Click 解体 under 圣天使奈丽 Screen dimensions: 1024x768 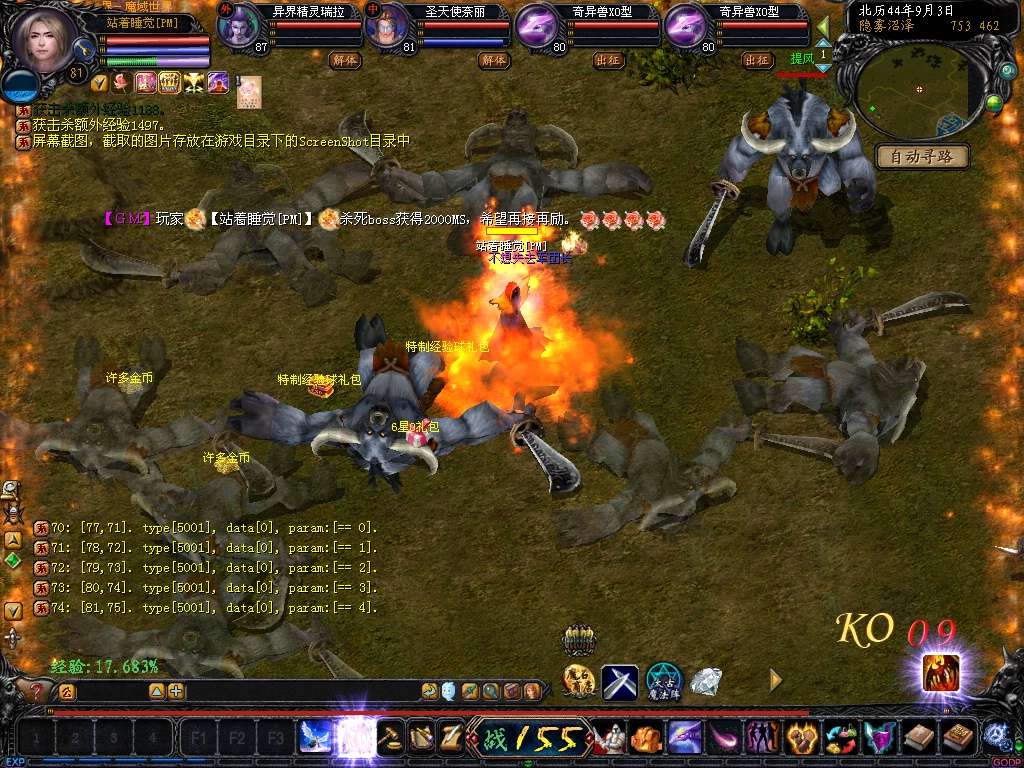(x=493, y=60)
